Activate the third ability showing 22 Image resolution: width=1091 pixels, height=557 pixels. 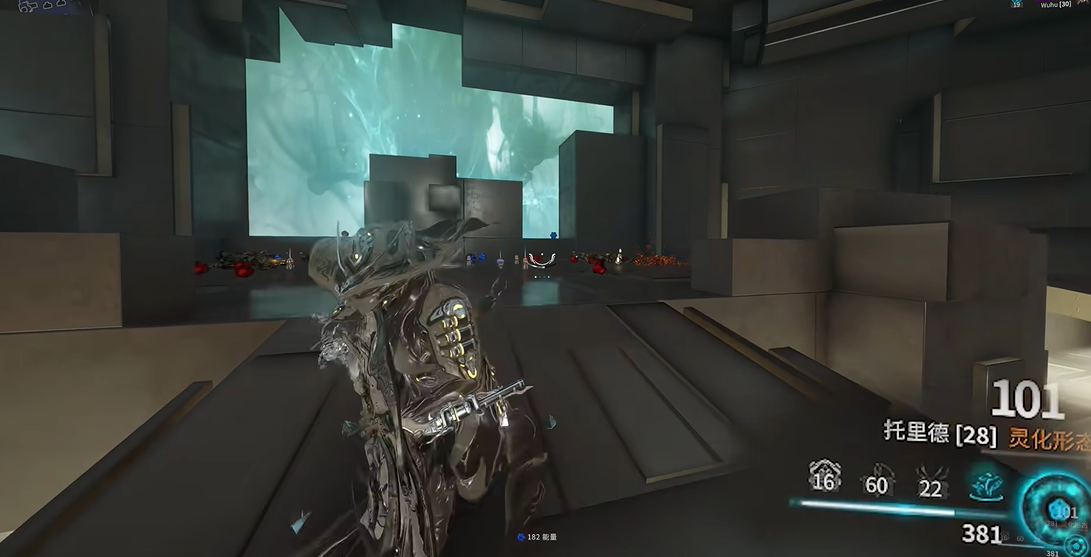930,479
